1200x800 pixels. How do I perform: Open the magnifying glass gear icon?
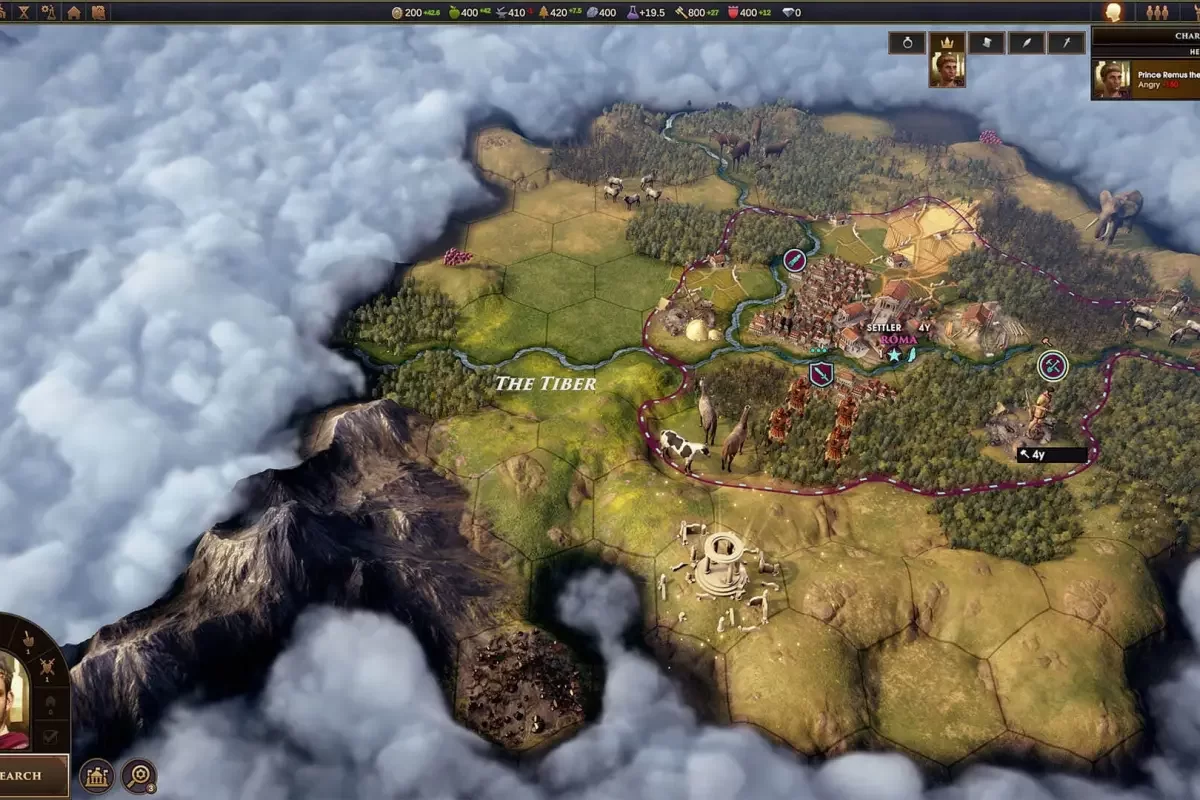138,775
